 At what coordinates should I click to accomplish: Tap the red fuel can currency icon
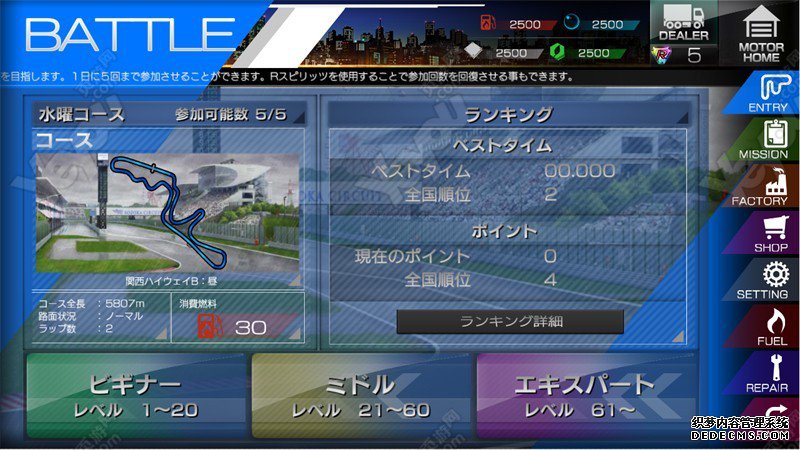coord(486,23)
